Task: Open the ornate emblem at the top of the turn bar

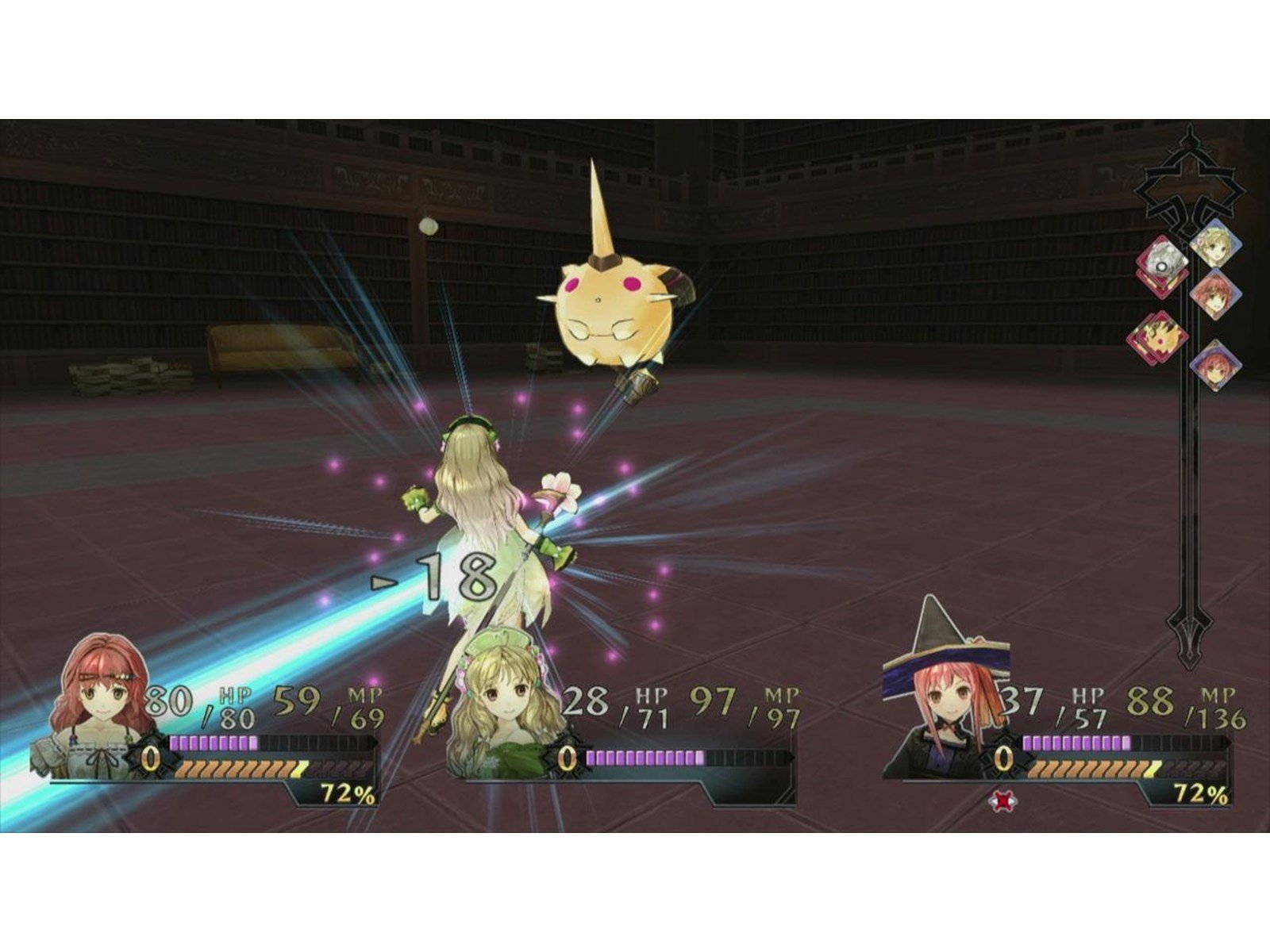Action: click(1191, 168)
